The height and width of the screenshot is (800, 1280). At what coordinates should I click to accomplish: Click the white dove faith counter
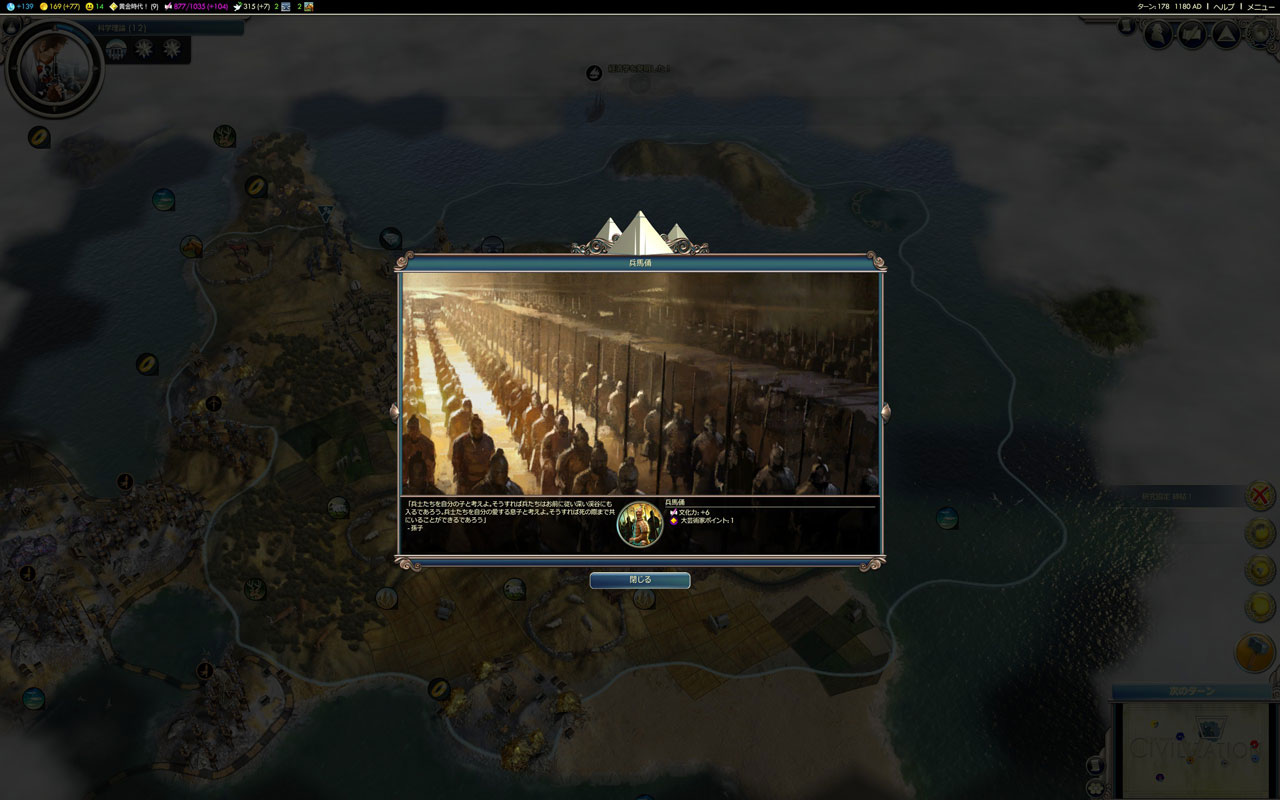coord(252,6)
